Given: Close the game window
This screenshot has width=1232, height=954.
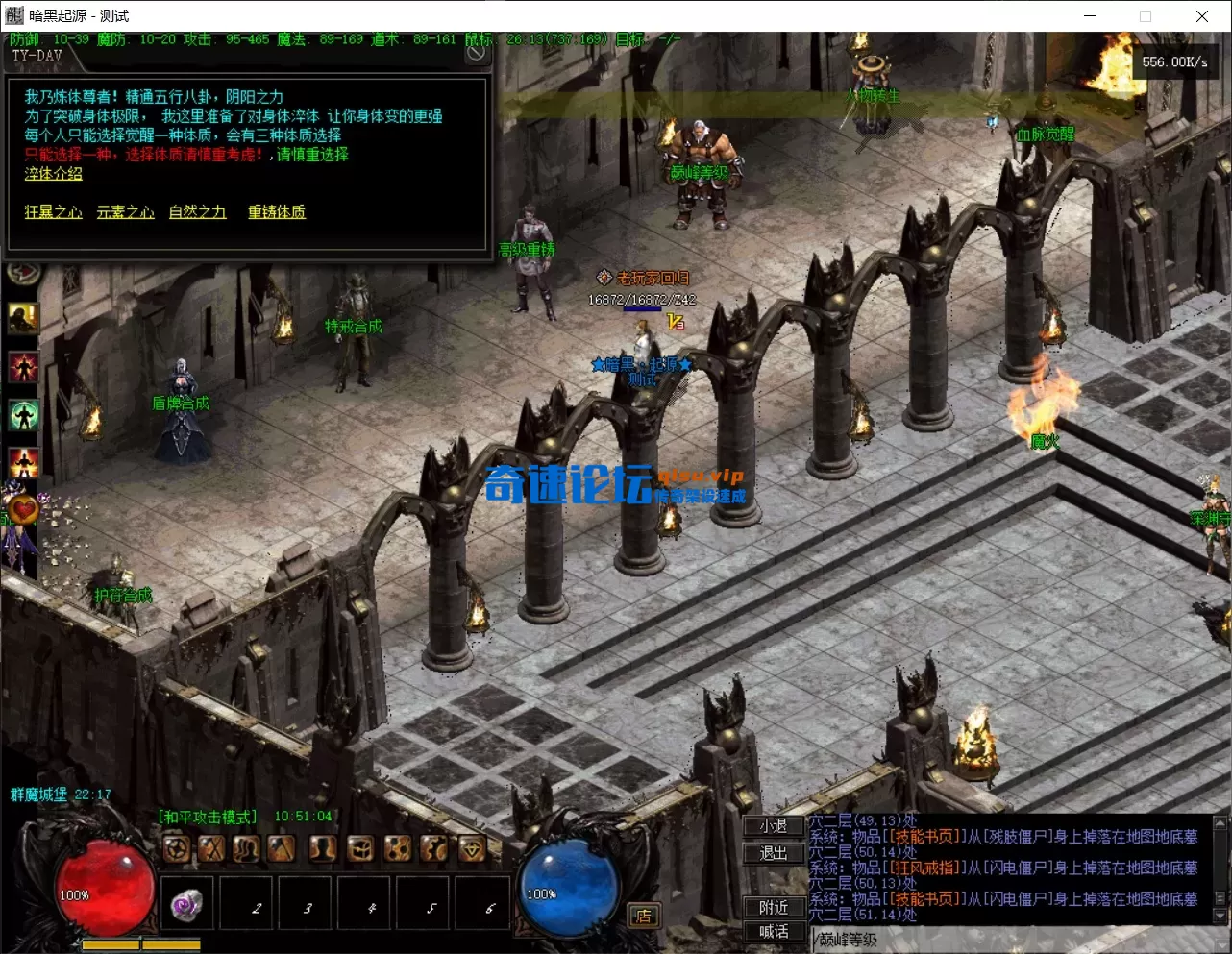Looking at the screenshot, I should click(x=1201, y=15).
